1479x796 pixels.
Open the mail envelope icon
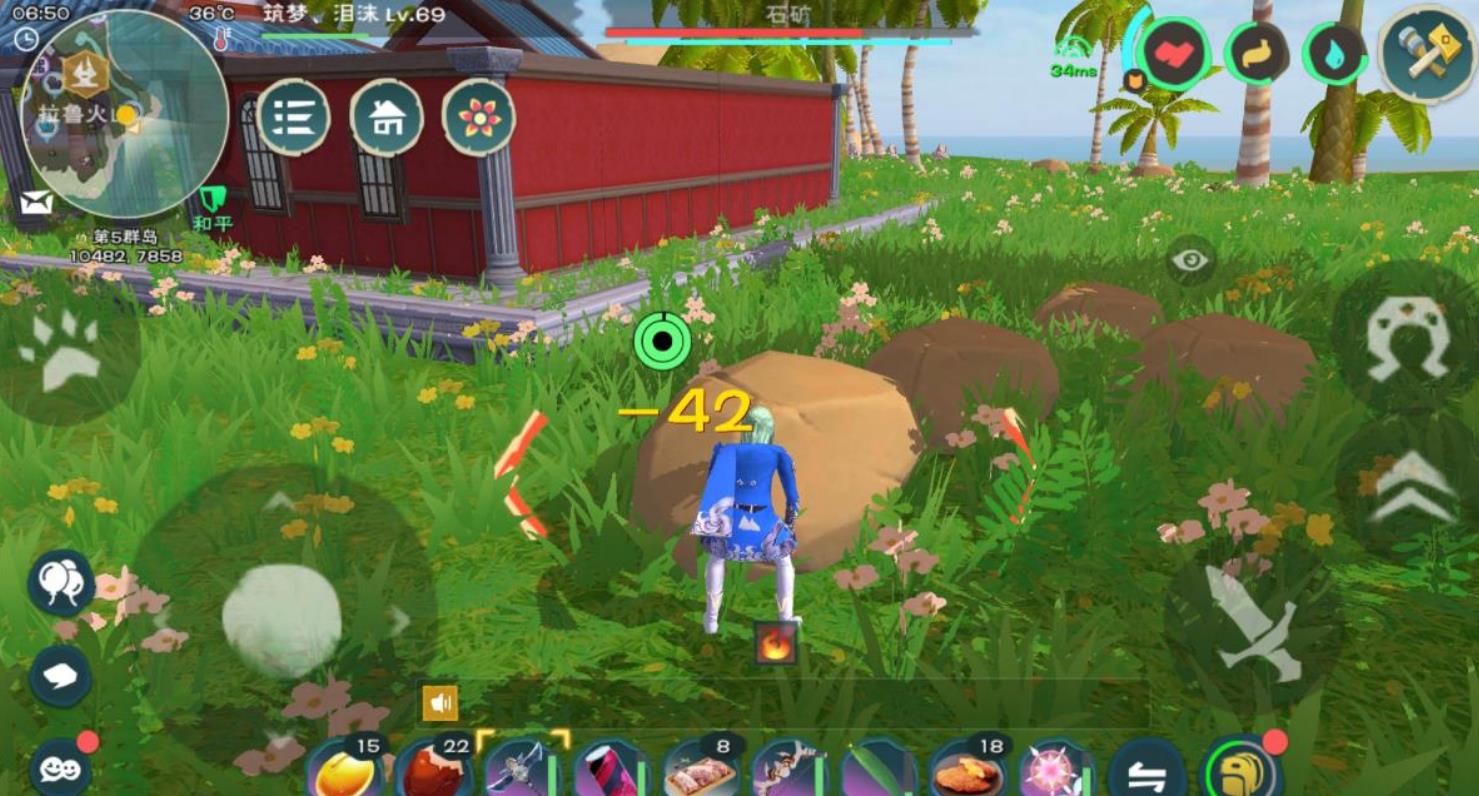click(x=36, y=203)
